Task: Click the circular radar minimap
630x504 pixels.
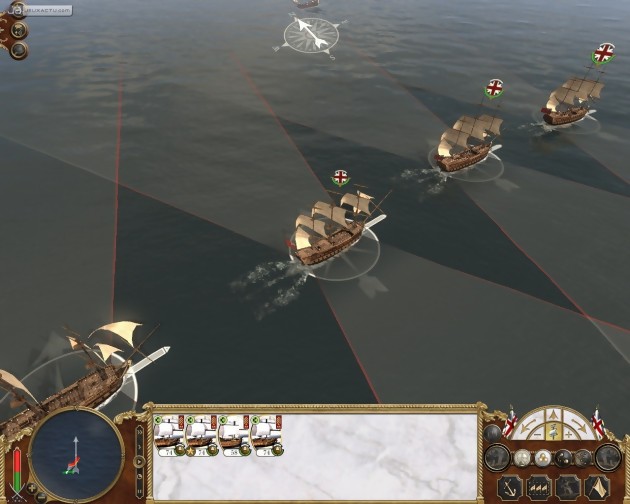Action: (77, 454)
